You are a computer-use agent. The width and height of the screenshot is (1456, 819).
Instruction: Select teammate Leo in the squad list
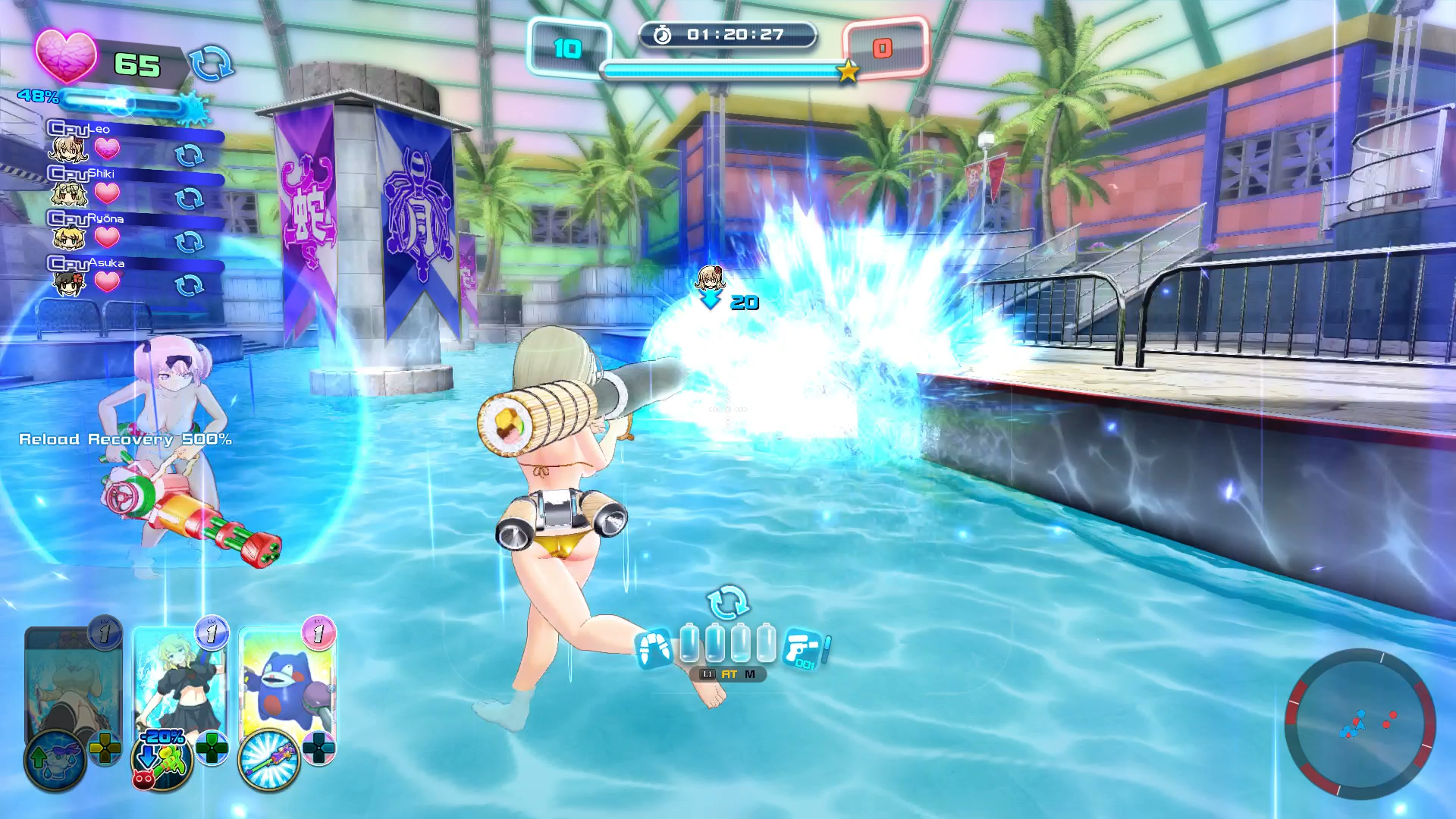point(70,142)
